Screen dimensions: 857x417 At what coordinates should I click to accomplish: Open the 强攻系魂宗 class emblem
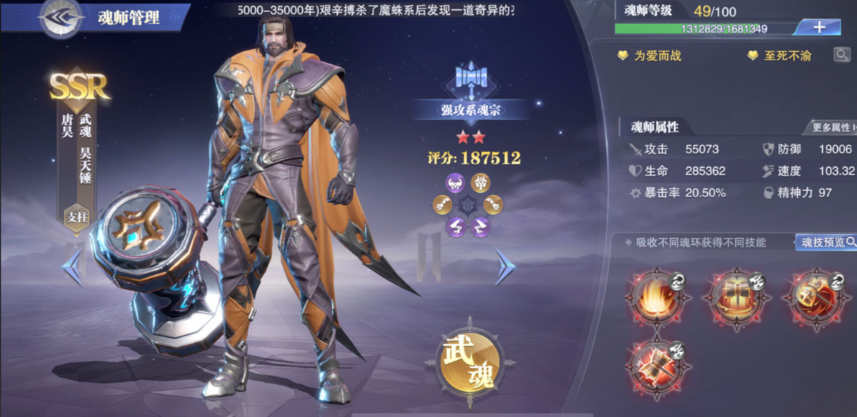[470, 80]
